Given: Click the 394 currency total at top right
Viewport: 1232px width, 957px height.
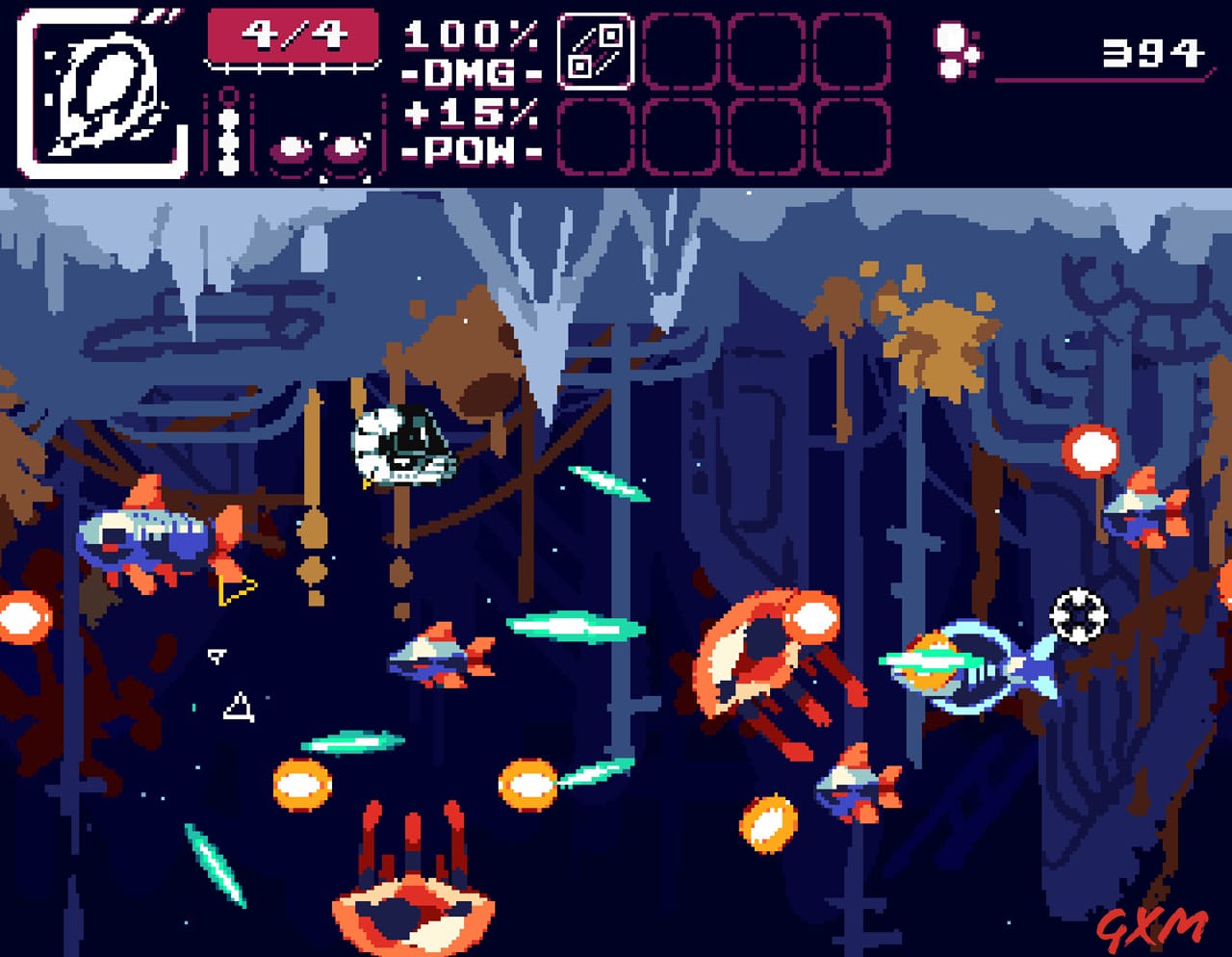Looking at the screenshot, I should pyautogui.click(x=1155, y=55).
